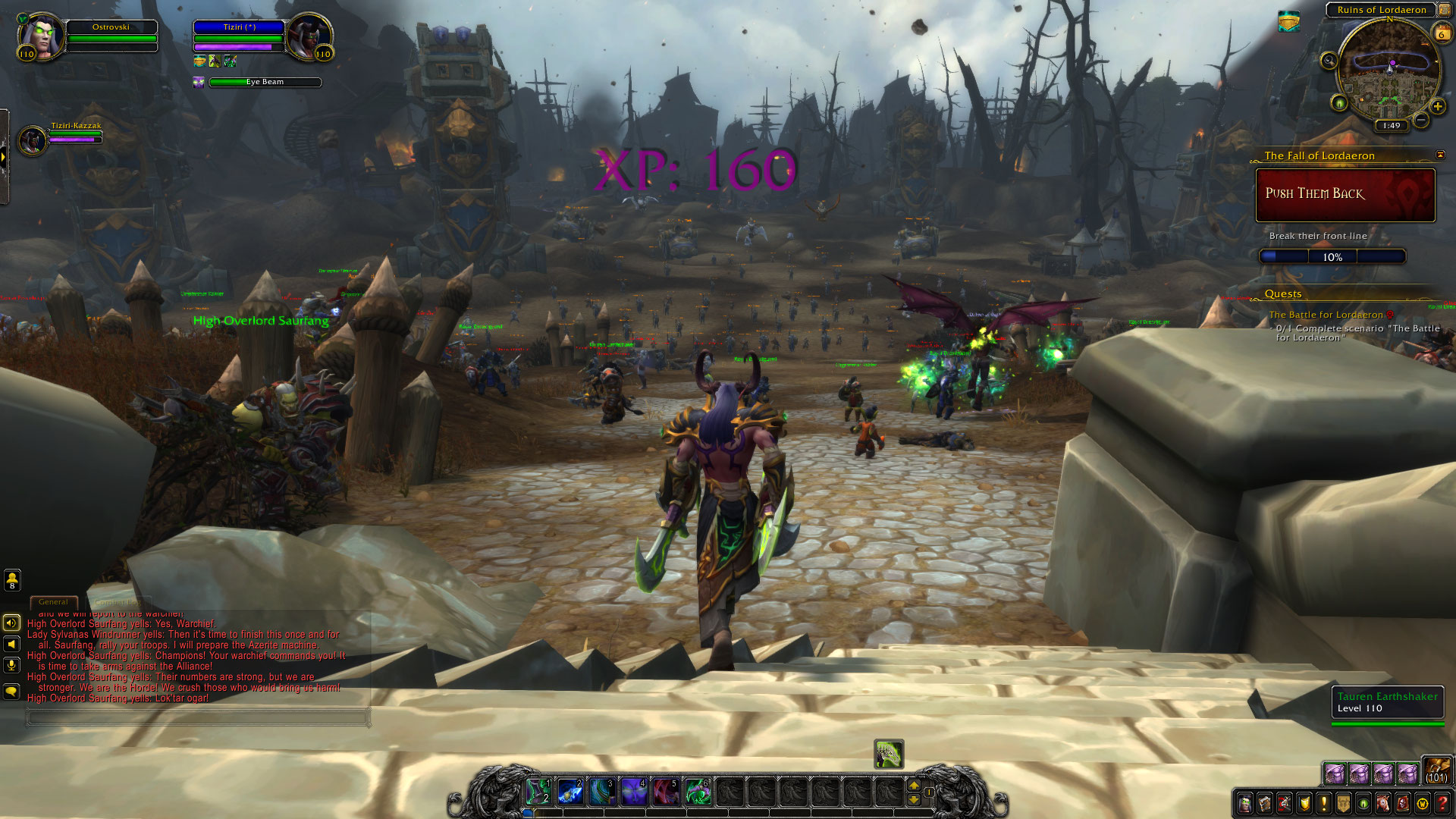
Task: Open the red question mark Help button
Action: pyautogui.click(x=1442, y=802)
